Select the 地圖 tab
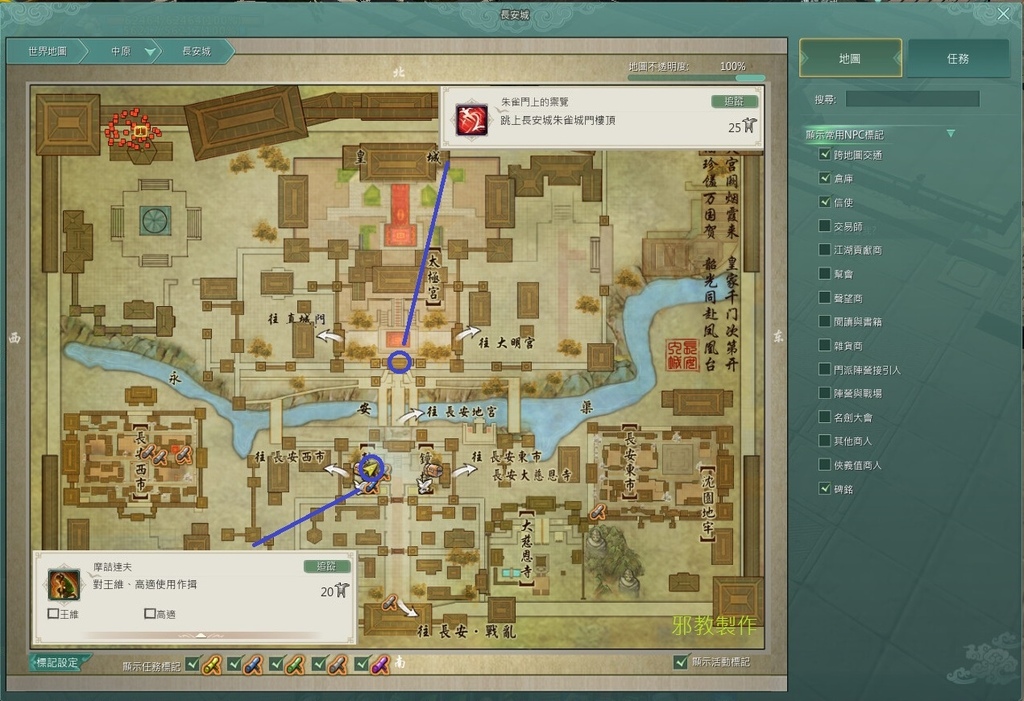 (x=850, y=59)
